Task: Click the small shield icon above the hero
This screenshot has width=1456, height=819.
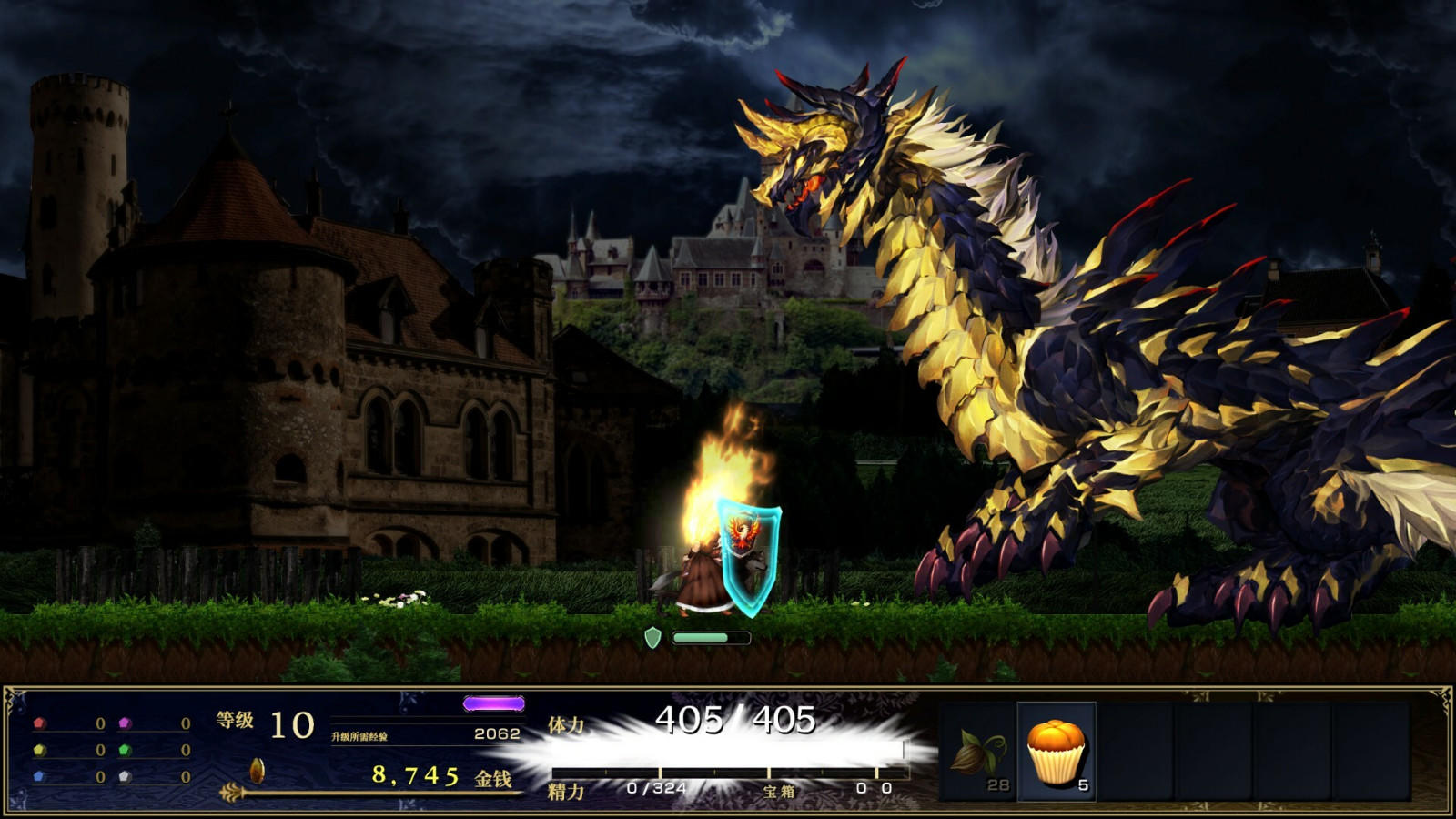Action: tap(653, 637)
